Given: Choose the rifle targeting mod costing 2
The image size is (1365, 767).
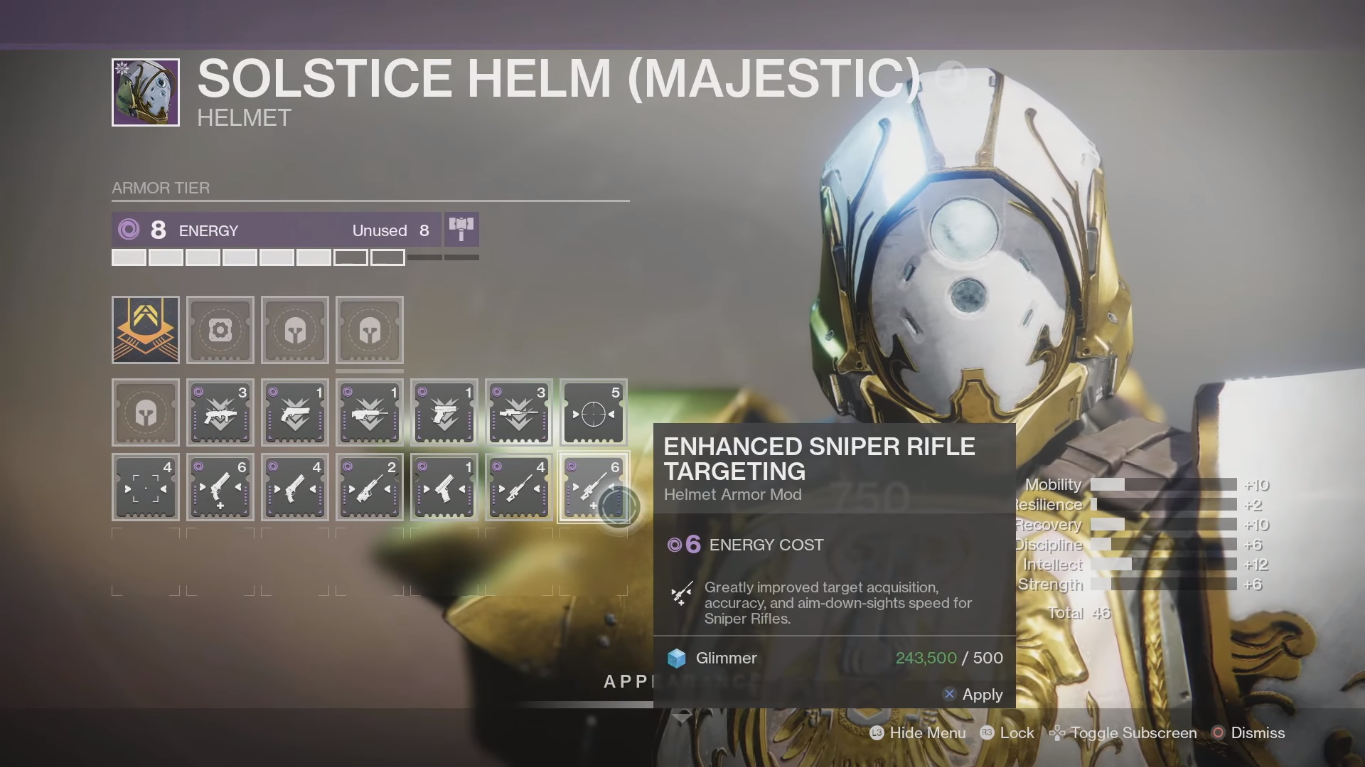Looking at the screenshot, I should (369, 488).
